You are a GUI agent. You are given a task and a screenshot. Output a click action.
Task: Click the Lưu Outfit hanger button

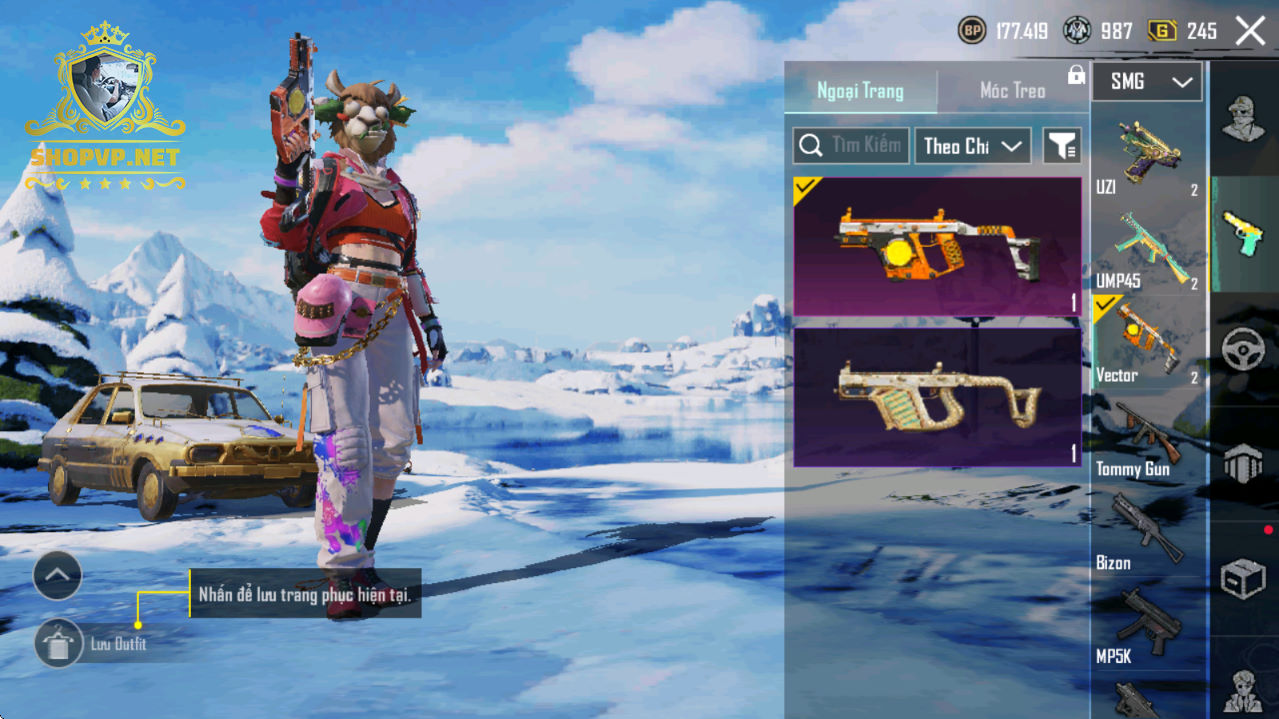[x=59, y=643]
